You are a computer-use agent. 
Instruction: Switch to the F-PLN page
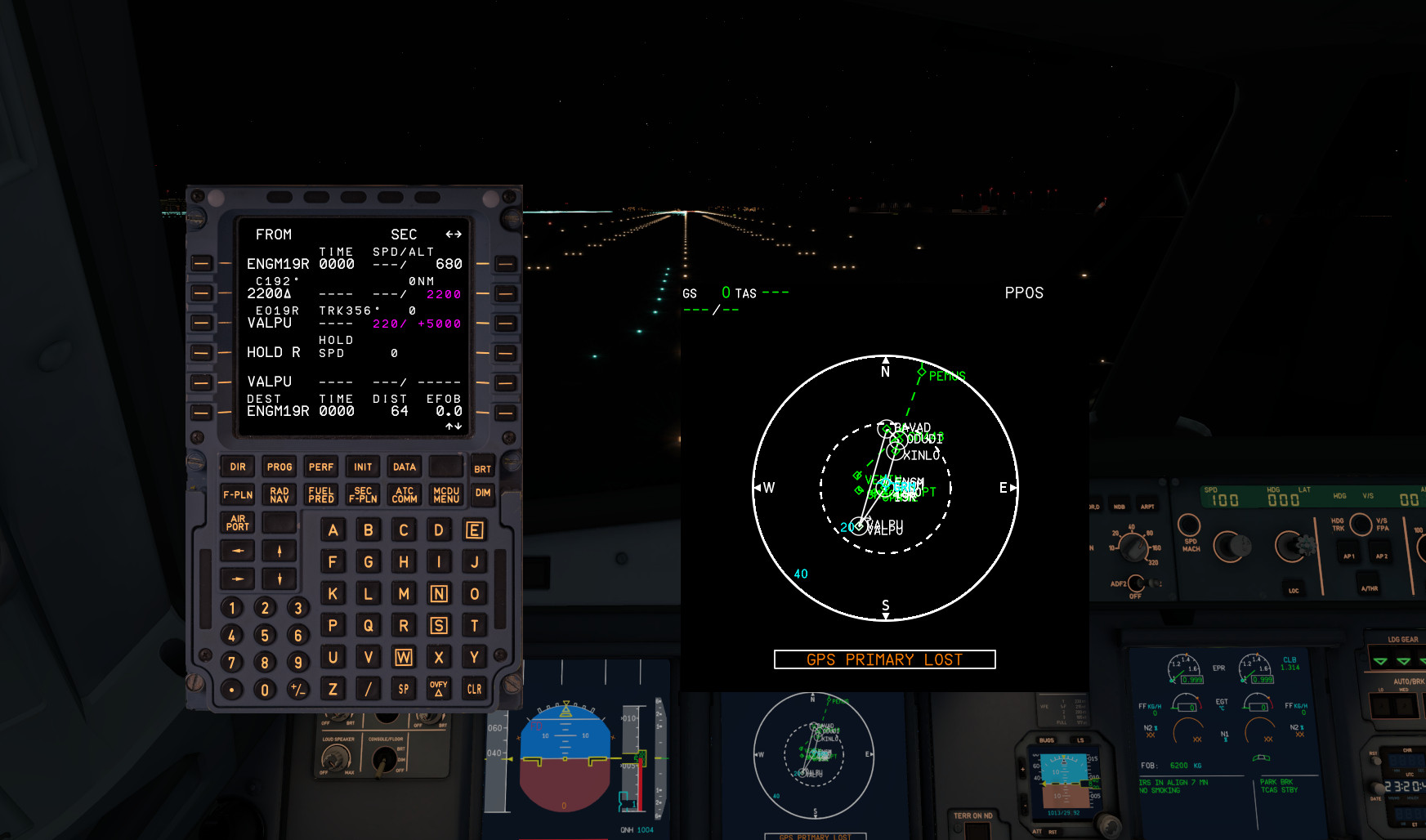tap(238, 495)
